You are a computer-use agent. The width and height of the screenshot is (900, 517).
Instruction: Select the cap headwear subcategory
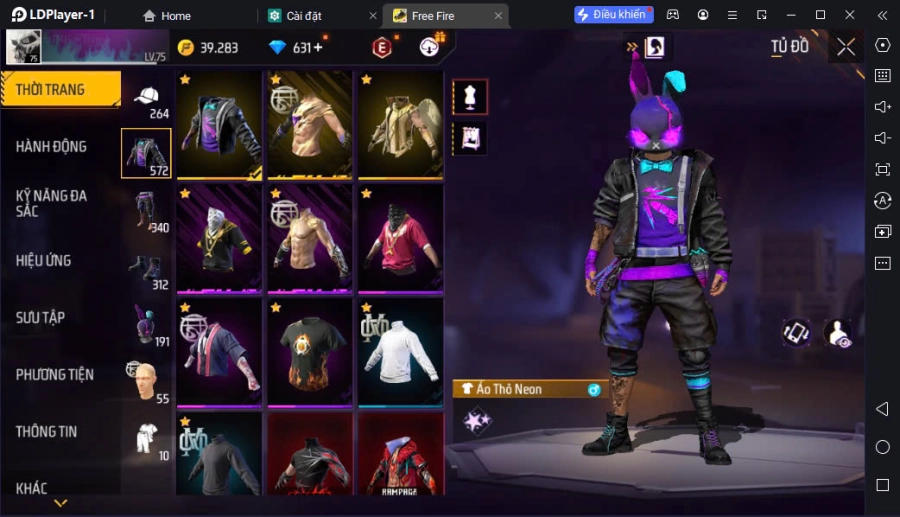(x=147, y=98)
